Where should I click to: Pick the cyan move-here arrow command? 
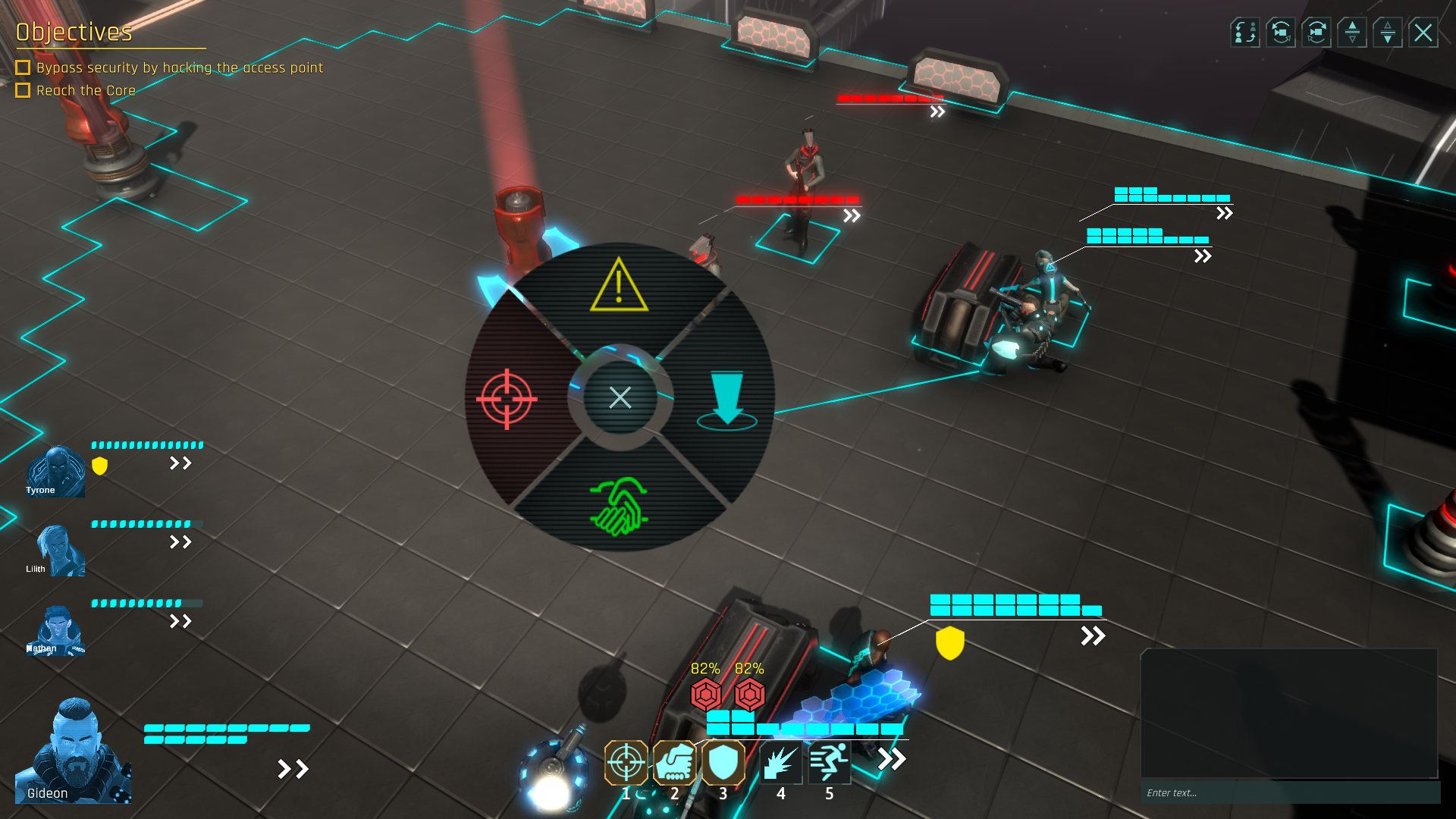pyautogui.click(x=726, y=400)
